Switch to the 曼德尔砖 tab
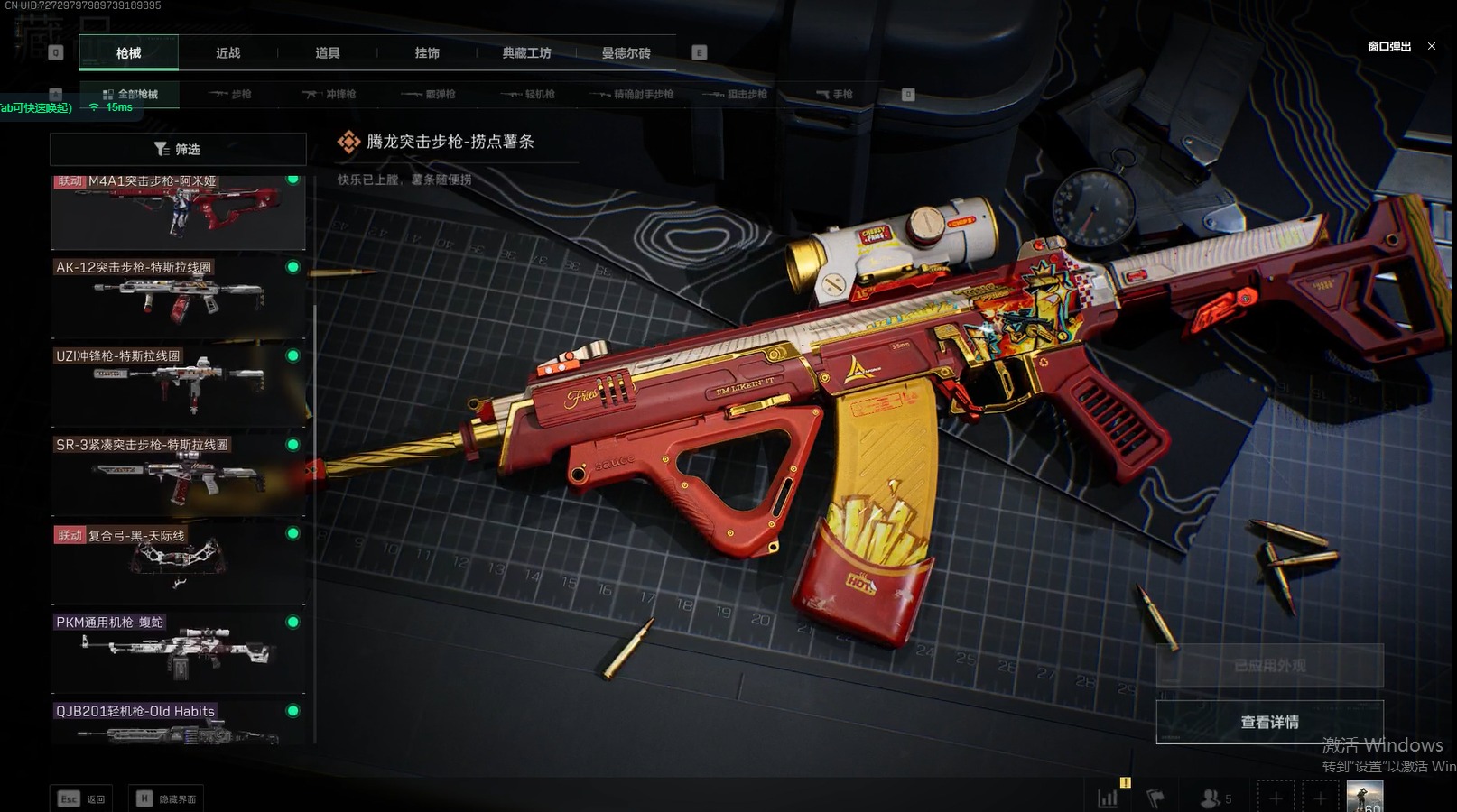Viewport: 1457px width, 812px height. [626, 53]
